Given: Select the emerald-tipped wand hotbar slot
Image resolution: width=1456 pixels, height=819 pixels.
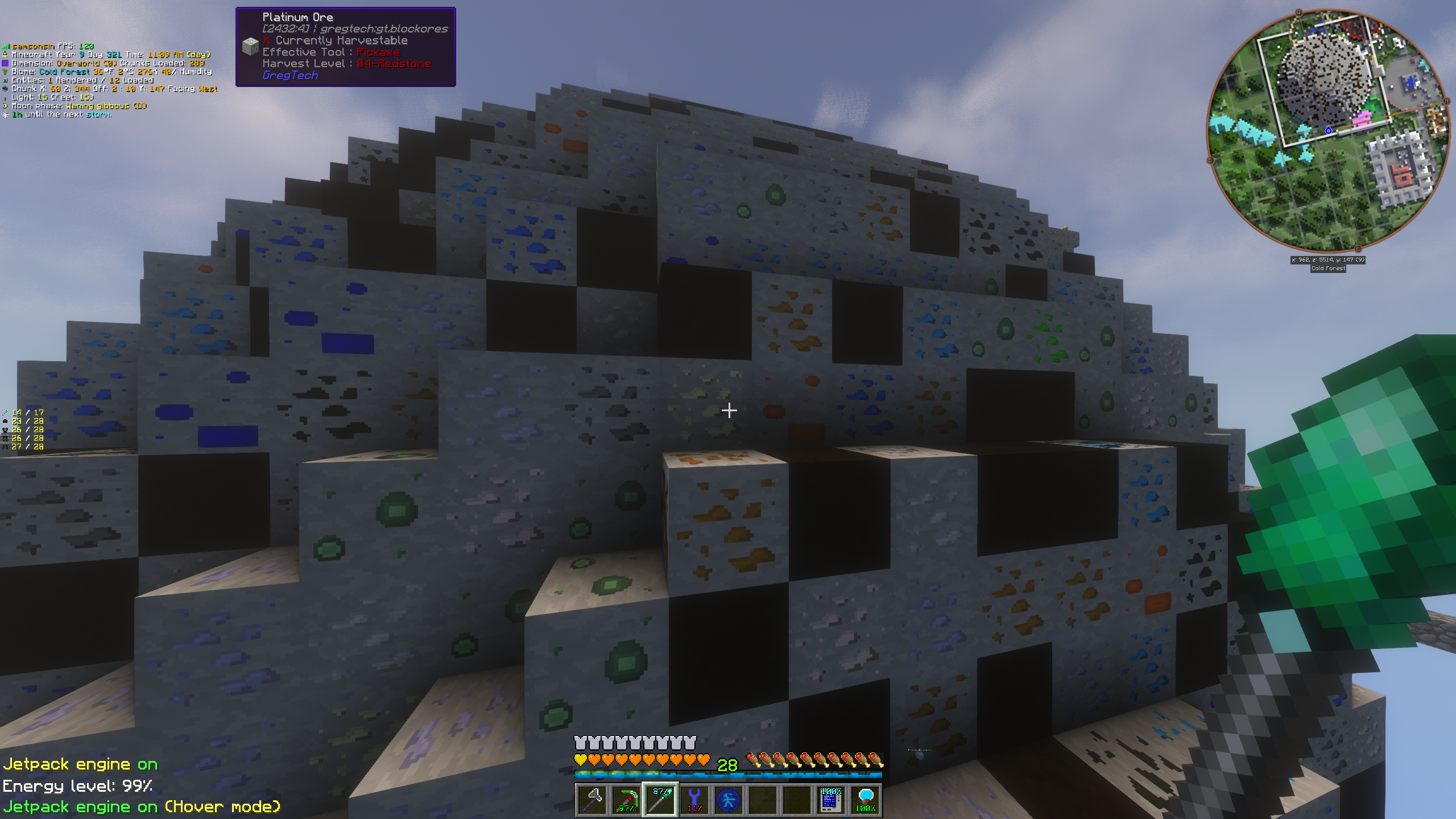Looking at the screenshot, I should (660, 800).
